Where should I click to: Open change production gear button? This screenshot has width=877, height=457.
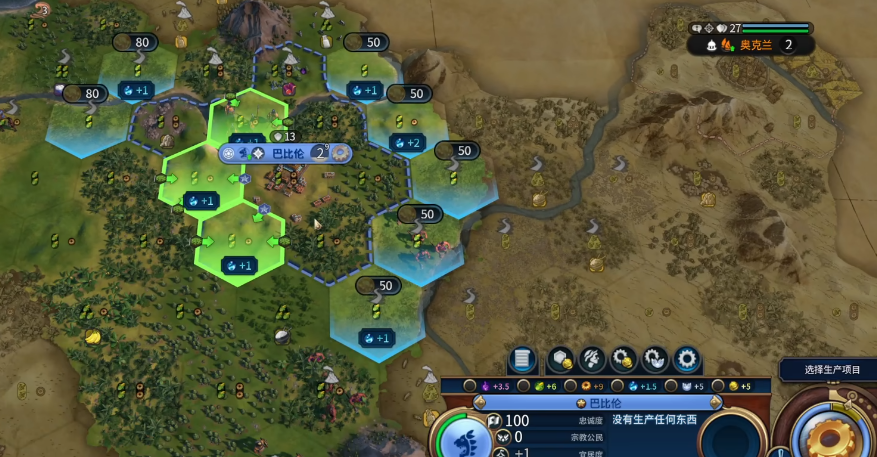(x=687, y=358)
